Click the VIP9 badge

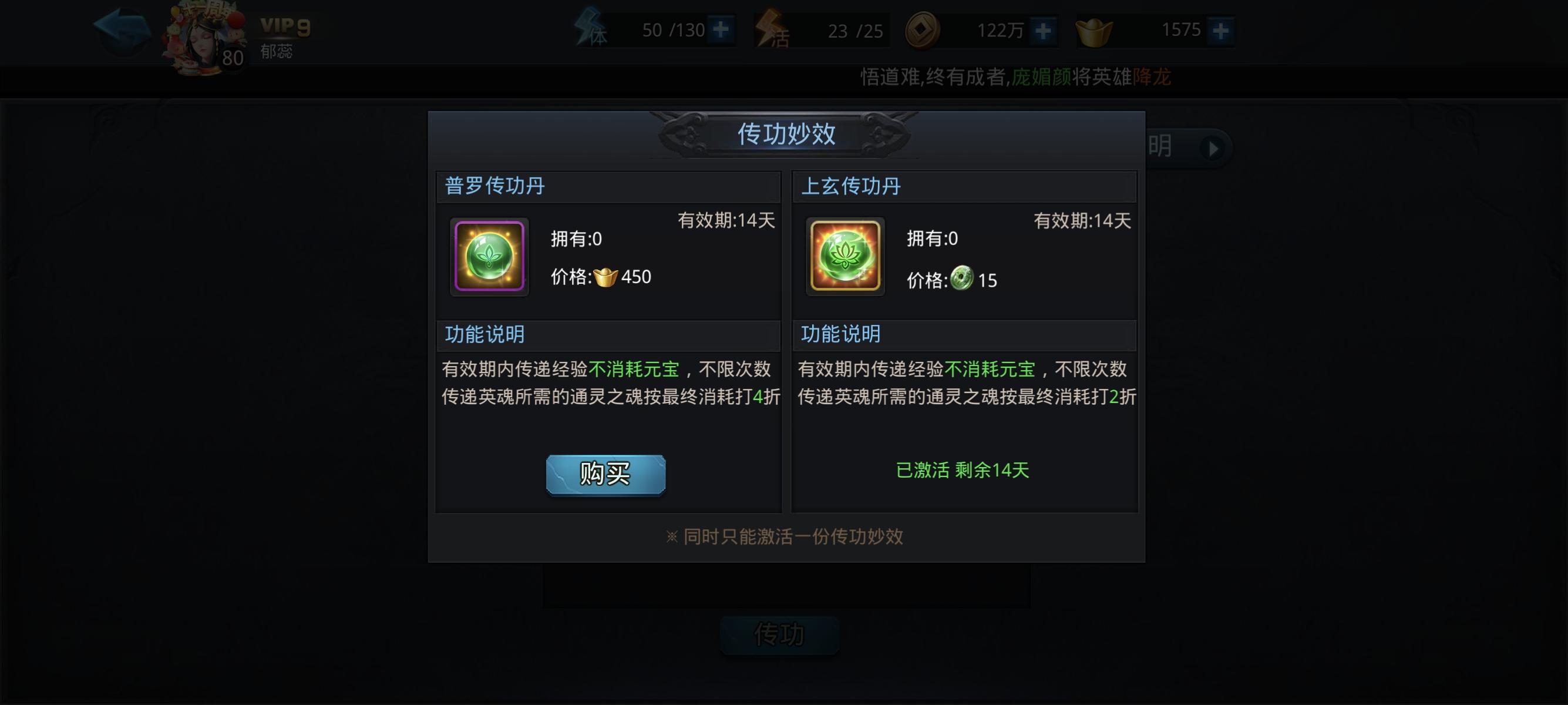coord(285,26)
